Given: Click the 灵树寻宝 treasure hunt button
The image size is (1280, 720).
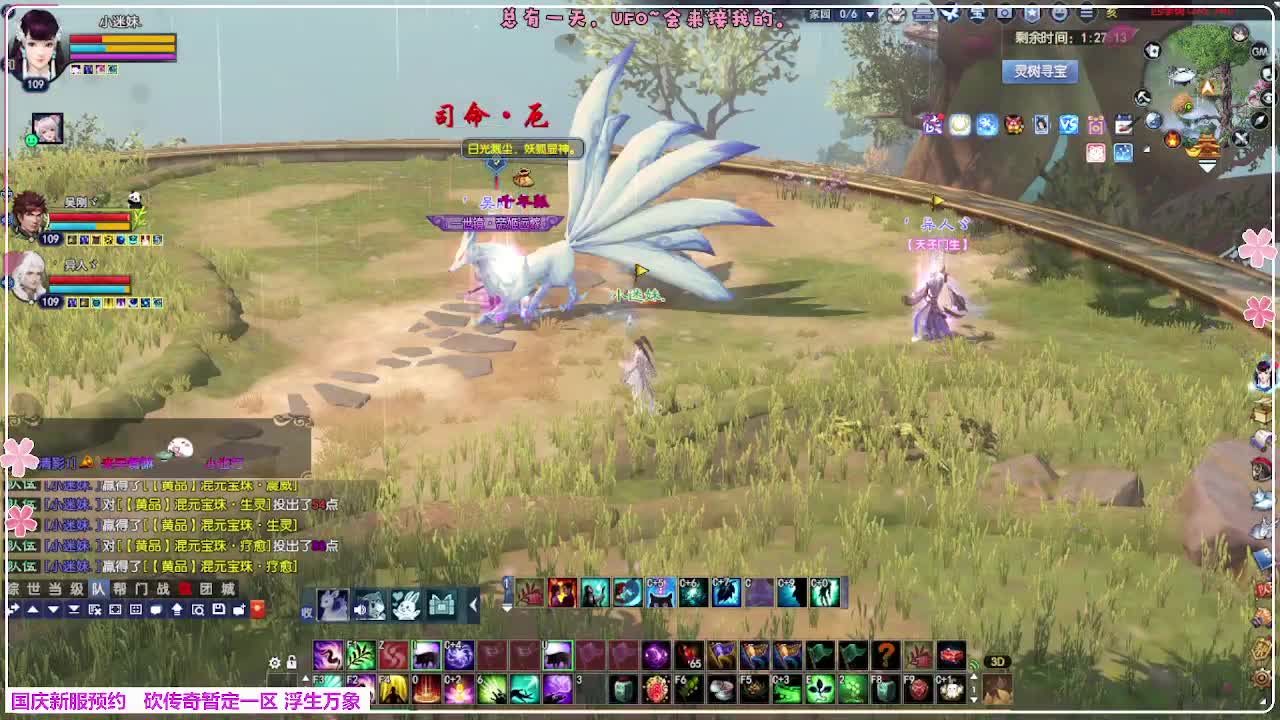Looking at the screenshot, I should click(x=1038, y=72).
